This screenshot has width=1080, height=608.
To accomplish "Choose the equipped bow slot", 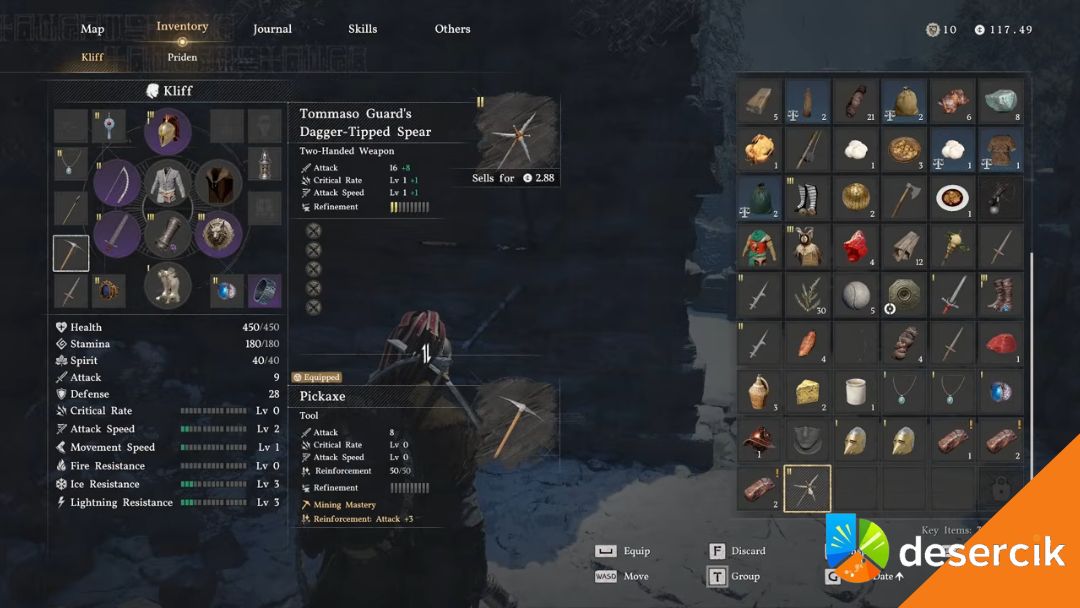I will (x=117, y=182).
